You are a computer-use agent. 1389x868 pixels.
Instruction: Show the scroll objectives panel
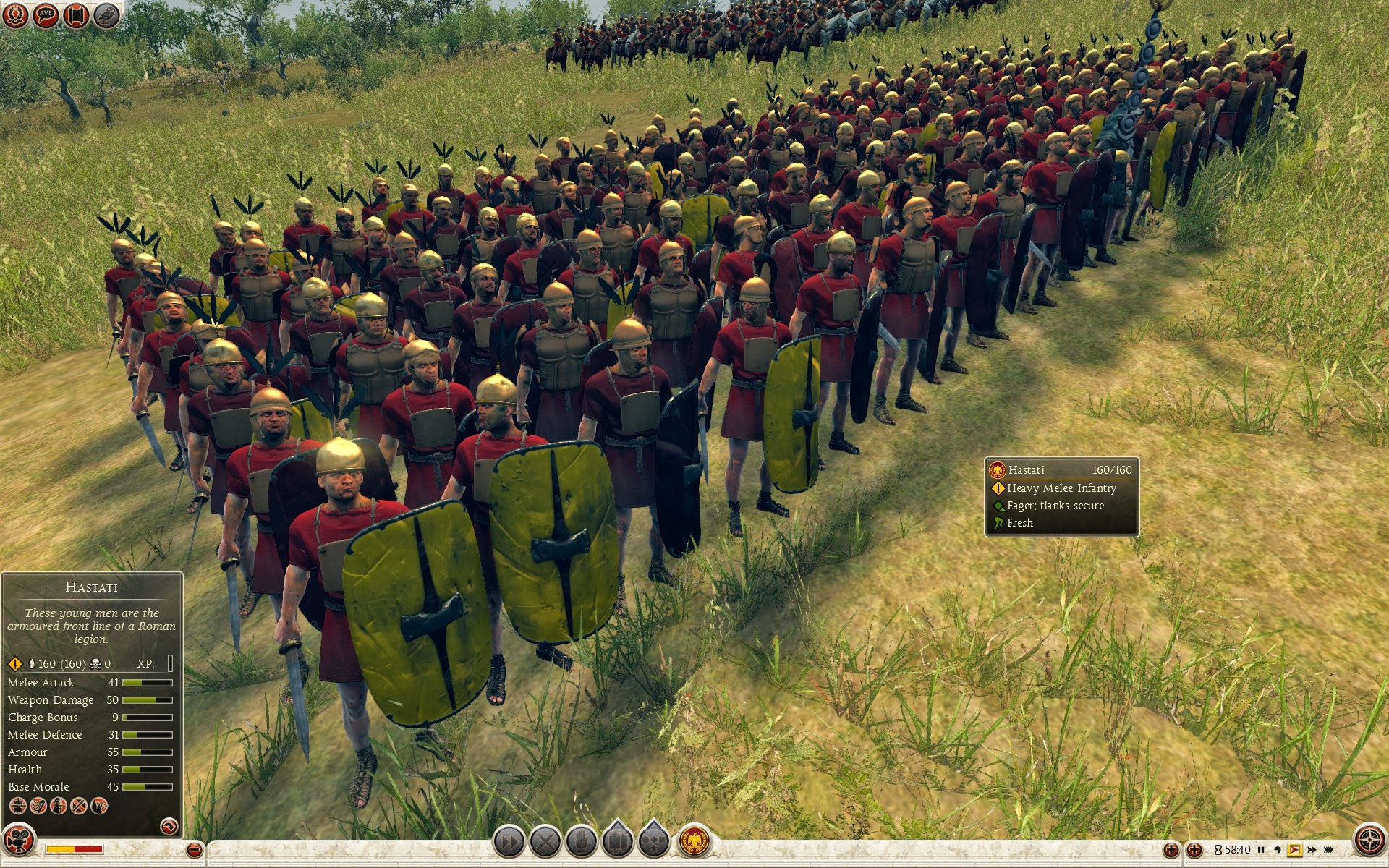[76, 14]
